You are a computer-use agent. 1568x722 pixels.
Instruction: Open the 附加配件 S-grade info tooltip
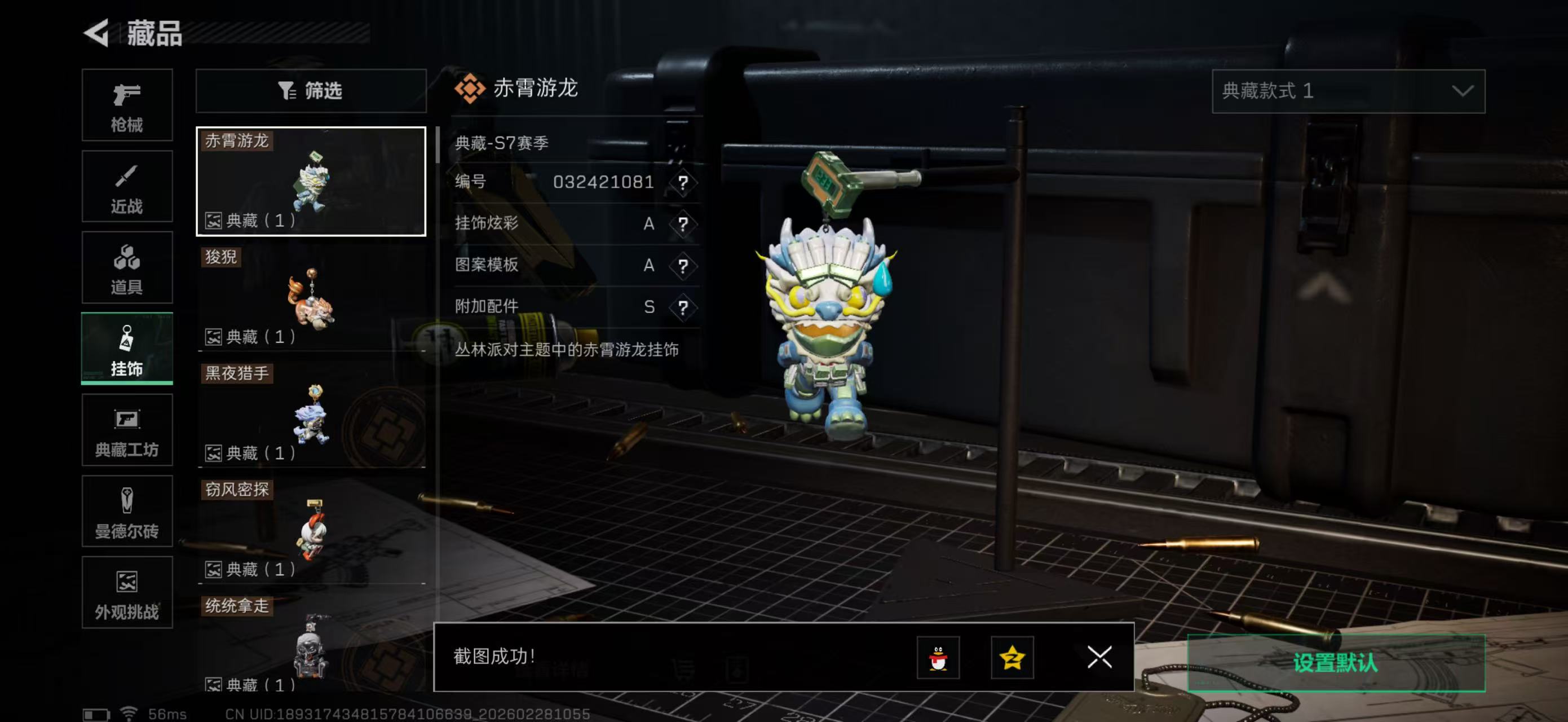click(684, 307)
